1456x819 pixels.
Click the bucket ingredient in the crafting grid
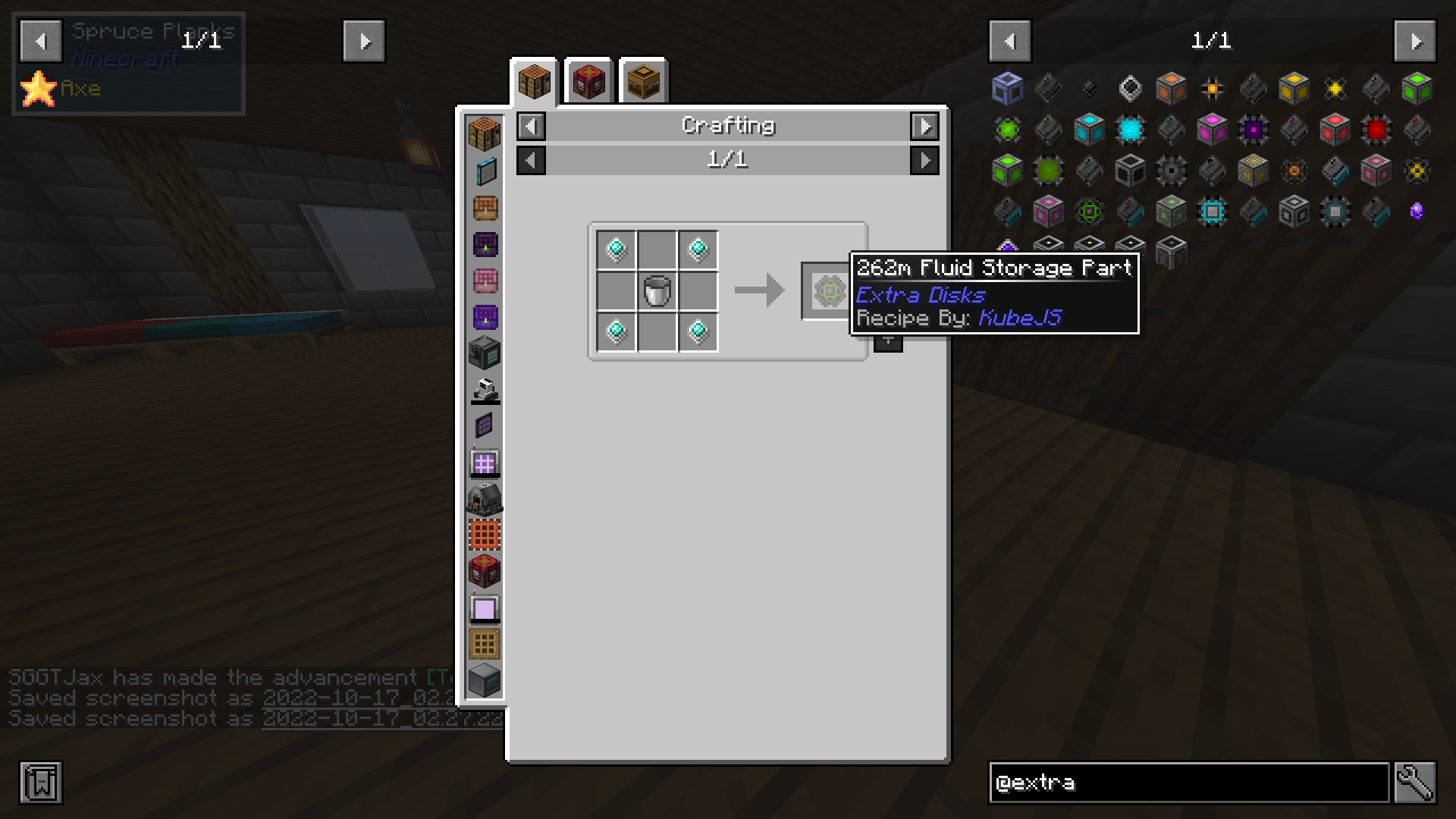pyautogui.click(x=657, y=289)
